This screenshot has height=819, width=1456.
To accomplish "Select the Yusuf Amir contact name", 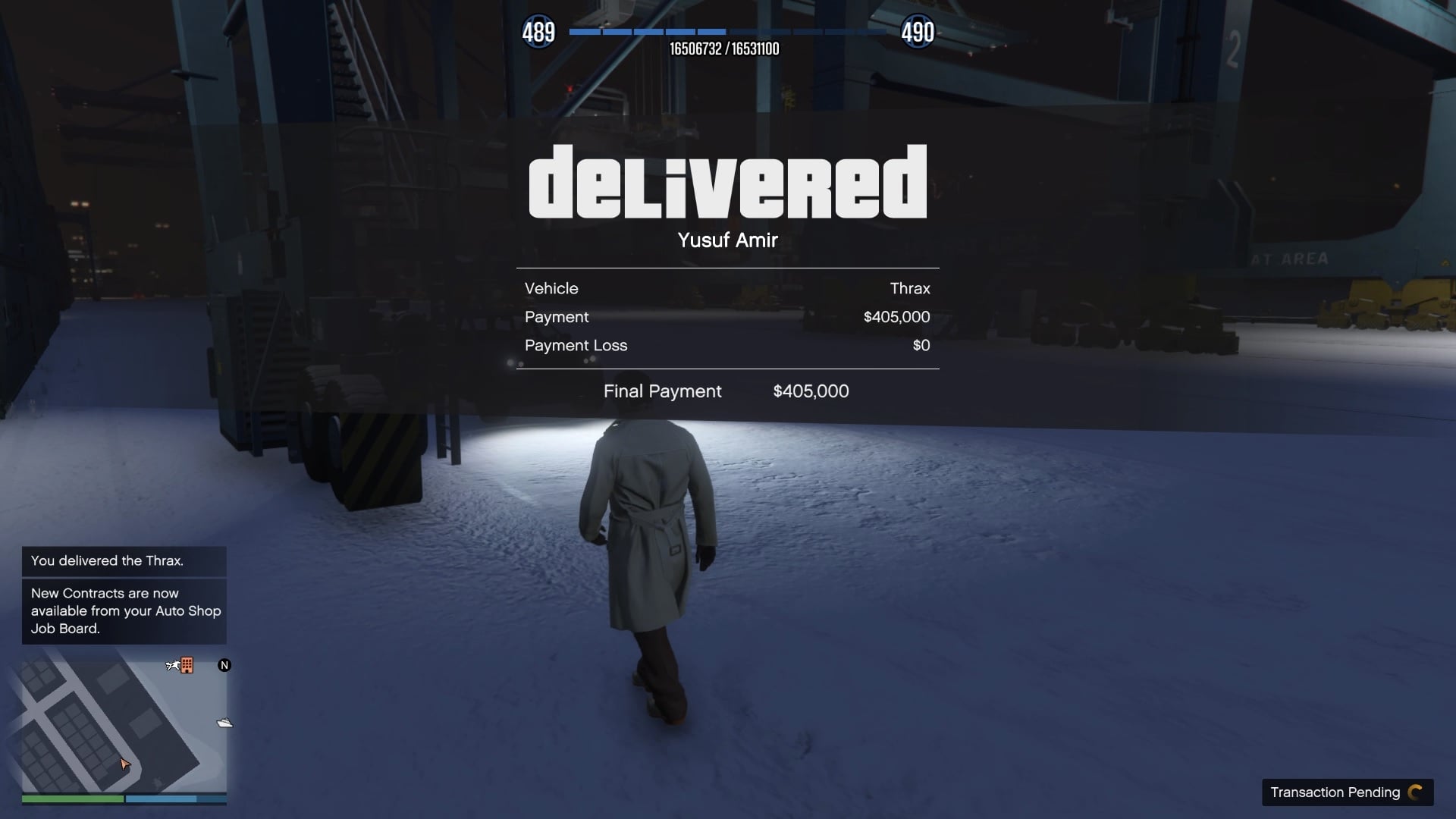I will pos(727,240).
